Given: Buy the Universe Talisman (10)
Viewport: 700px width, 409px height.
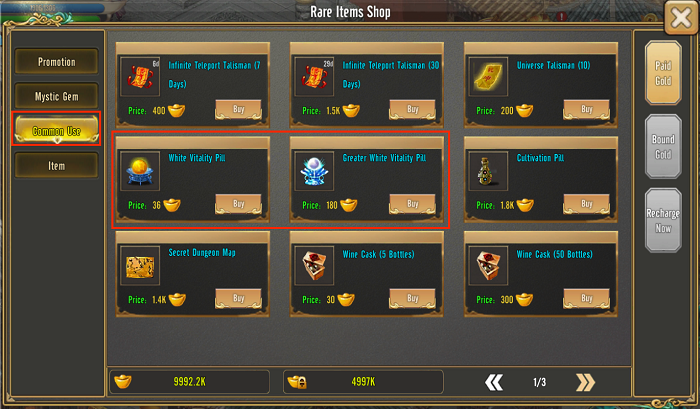Looking at the screenshot, I should click(586, 109).
